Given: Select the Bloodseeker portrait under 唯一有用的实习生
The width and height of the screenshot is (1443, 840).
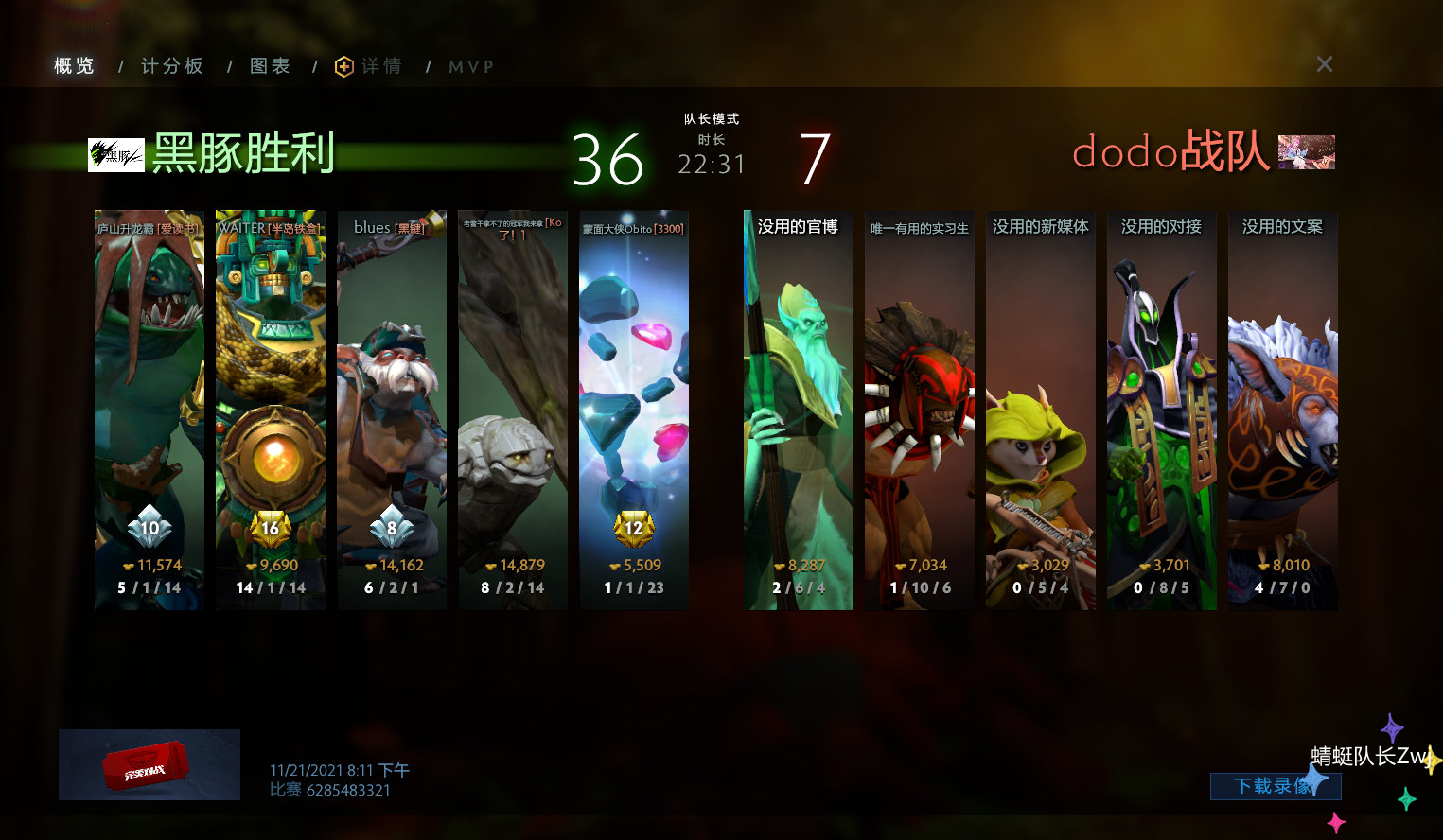Looking at the screenshot, I should click(919, 407).
